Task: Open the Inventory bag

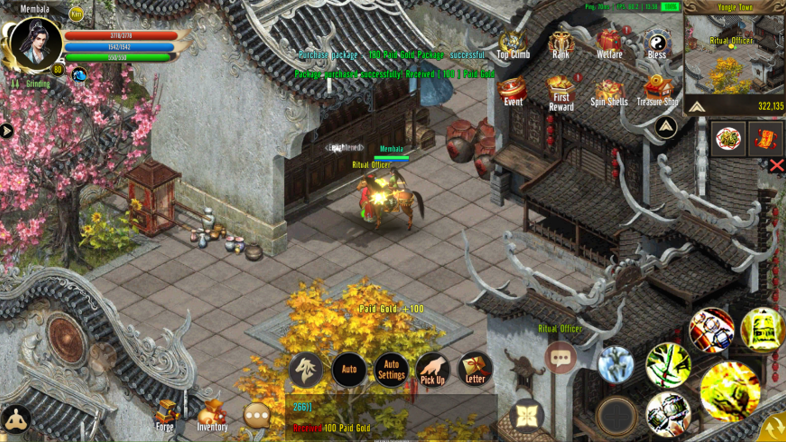Action: coord(211,414)
